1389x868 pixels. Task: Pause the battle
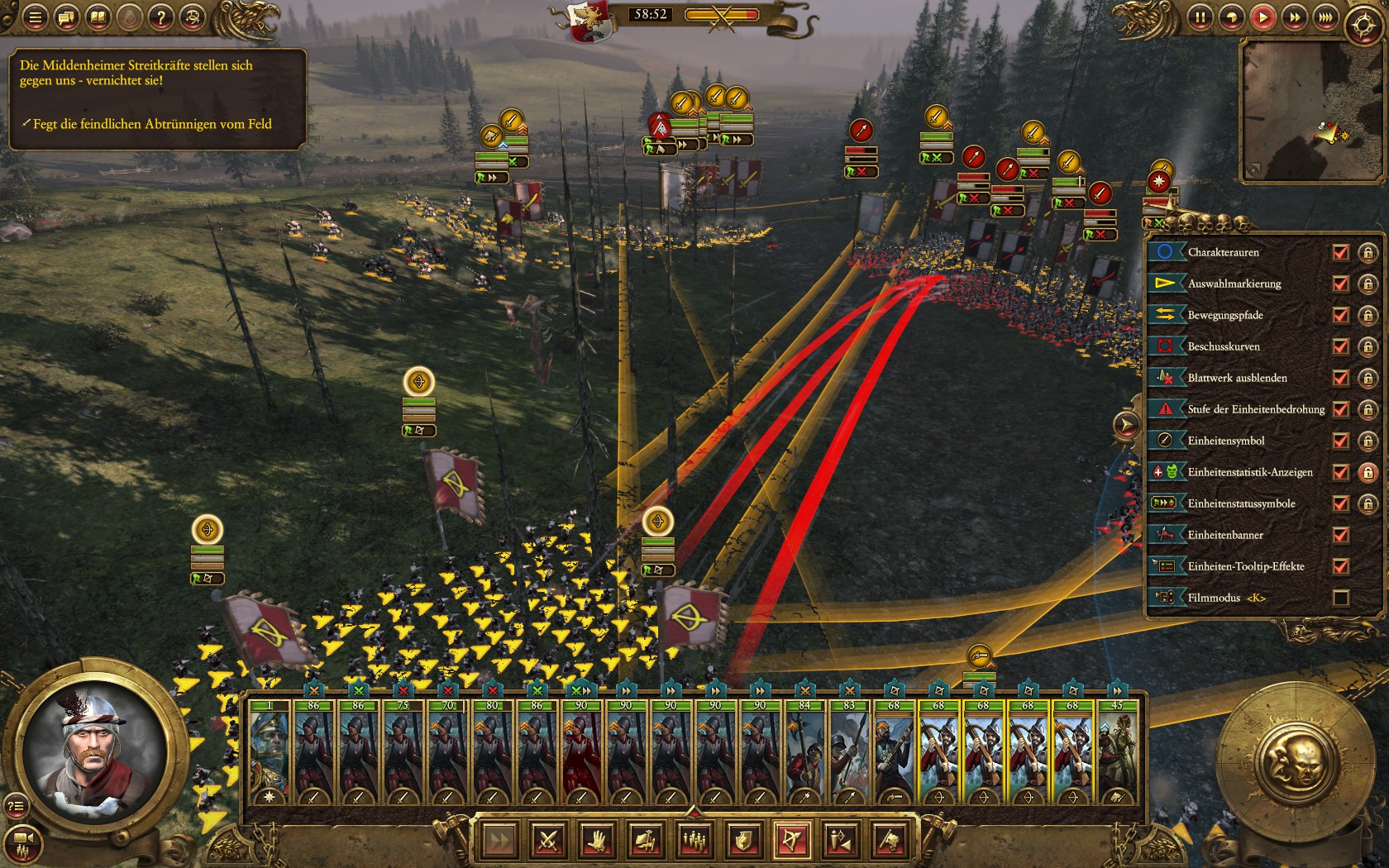coord(1200,17)
